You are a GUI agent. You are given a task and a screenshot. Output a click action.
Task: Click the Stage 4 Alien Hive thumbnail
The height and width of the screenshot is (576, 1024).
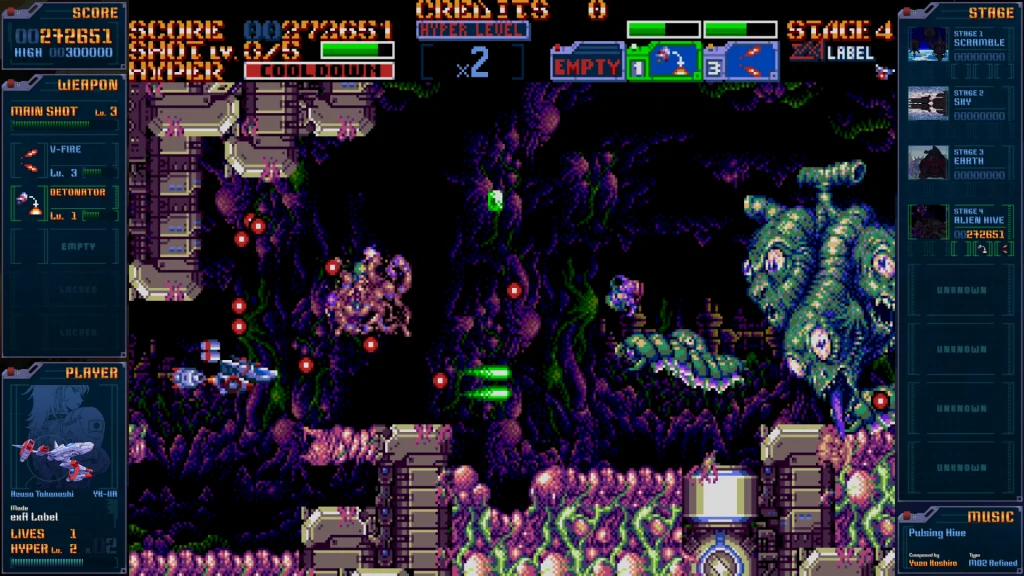point(928,221)
